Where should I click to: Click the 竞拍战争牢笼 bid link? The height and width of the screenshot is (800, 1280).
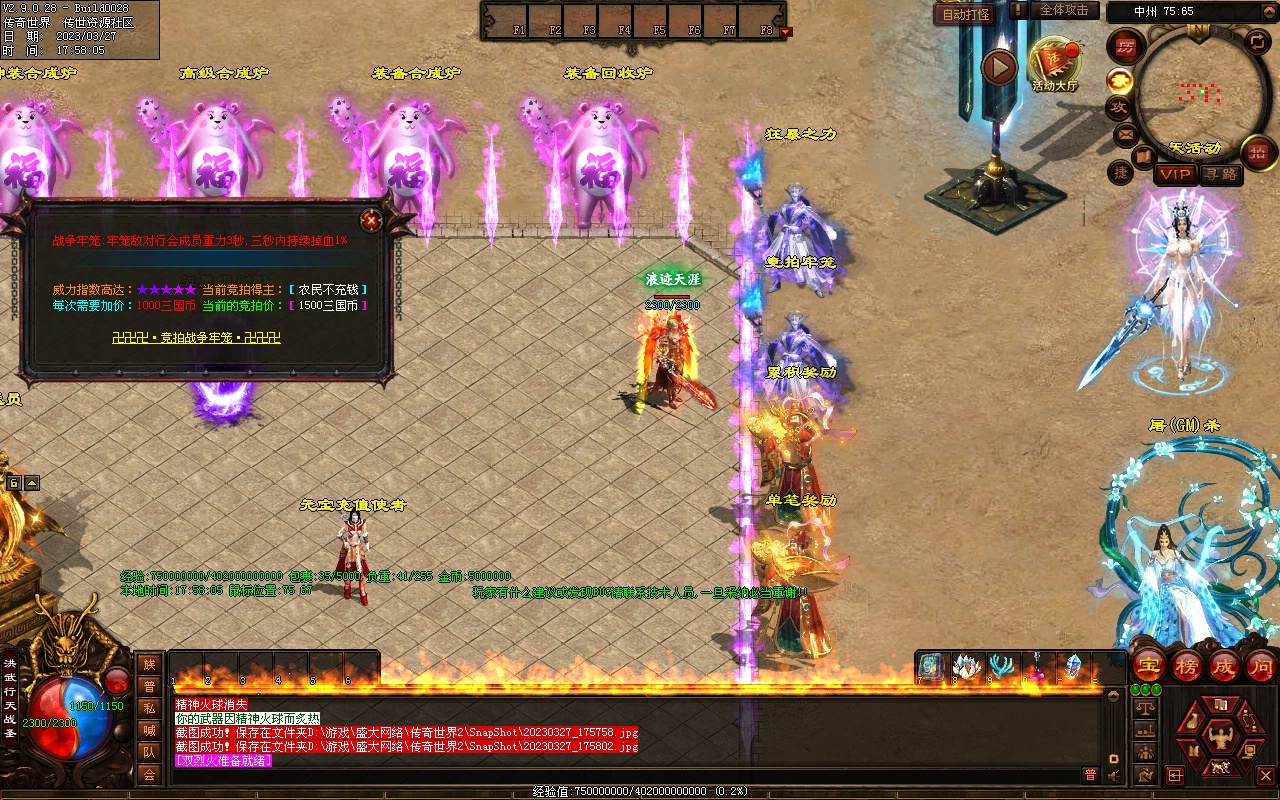pos(196,338)
